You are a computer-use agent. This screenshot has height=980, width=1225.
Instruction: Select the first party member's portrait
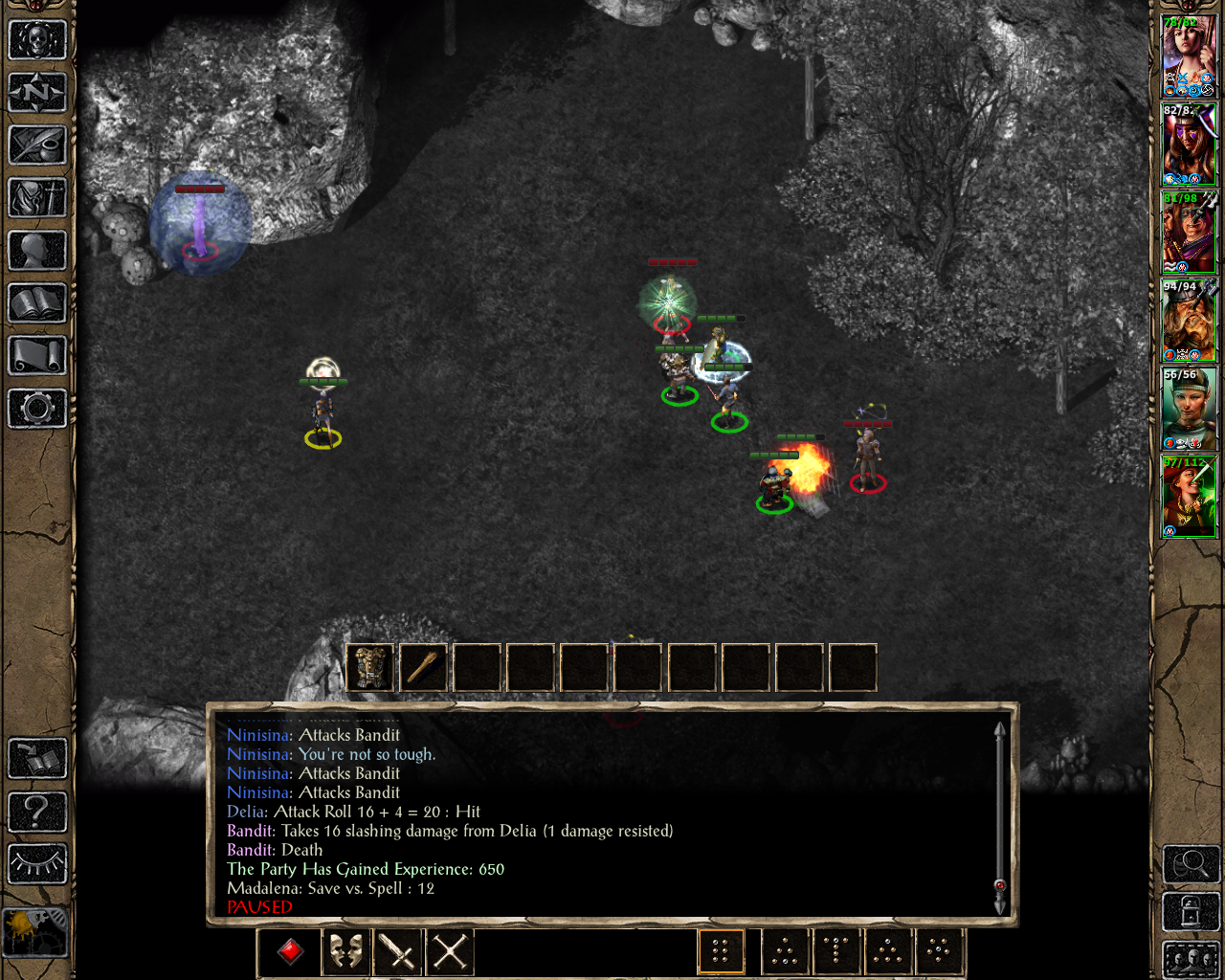[x=1188, y=56]
